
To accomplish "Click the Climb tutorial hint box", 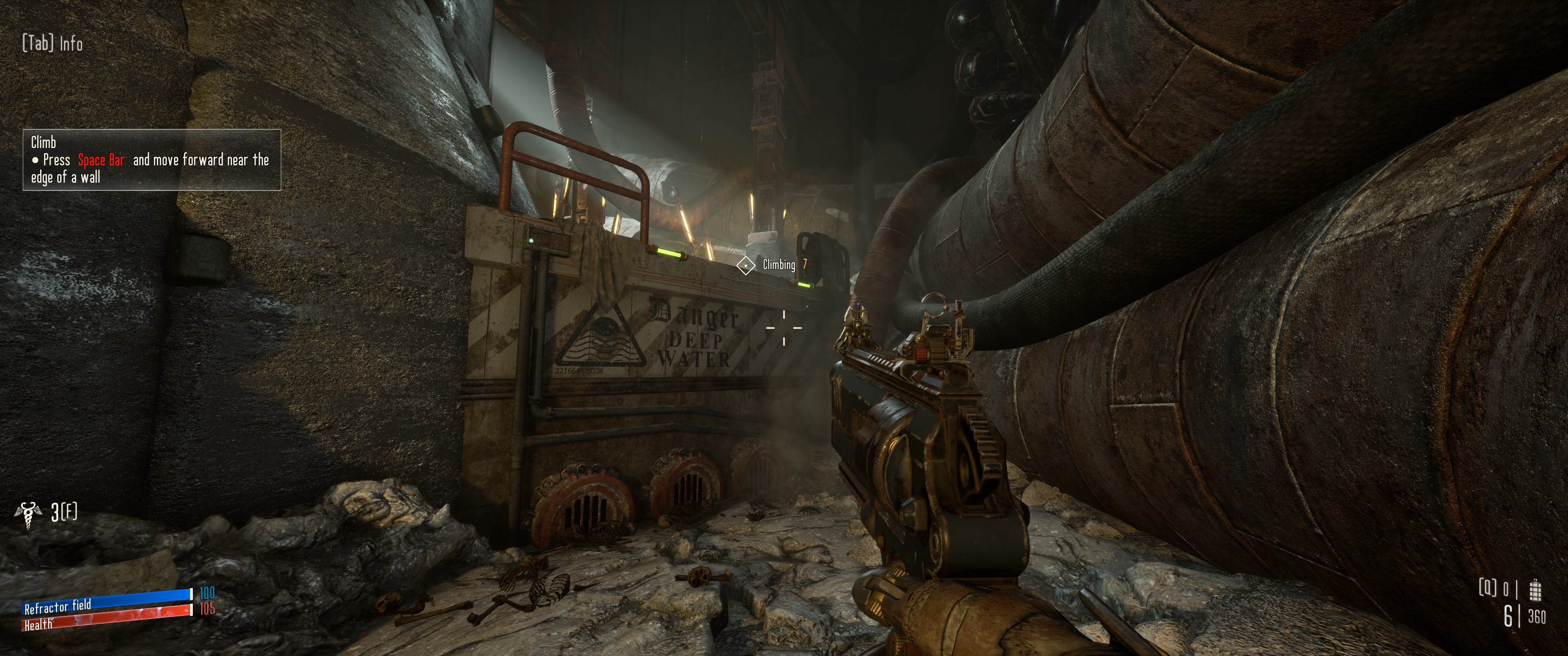I will pyautogui.click(x=152, y=160).
